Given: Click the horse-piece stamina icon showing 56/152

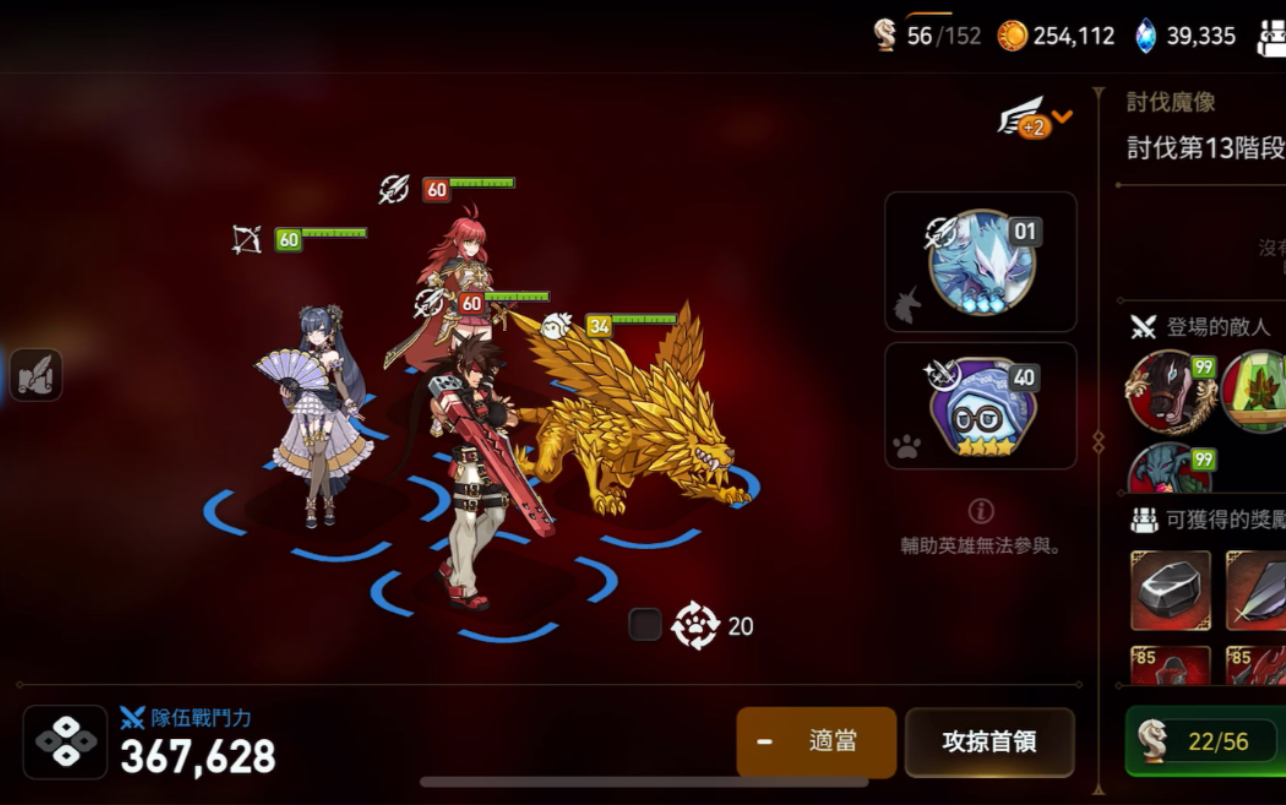Looking at the screenshot, I should pyautogui.click(x=887, y=34).
